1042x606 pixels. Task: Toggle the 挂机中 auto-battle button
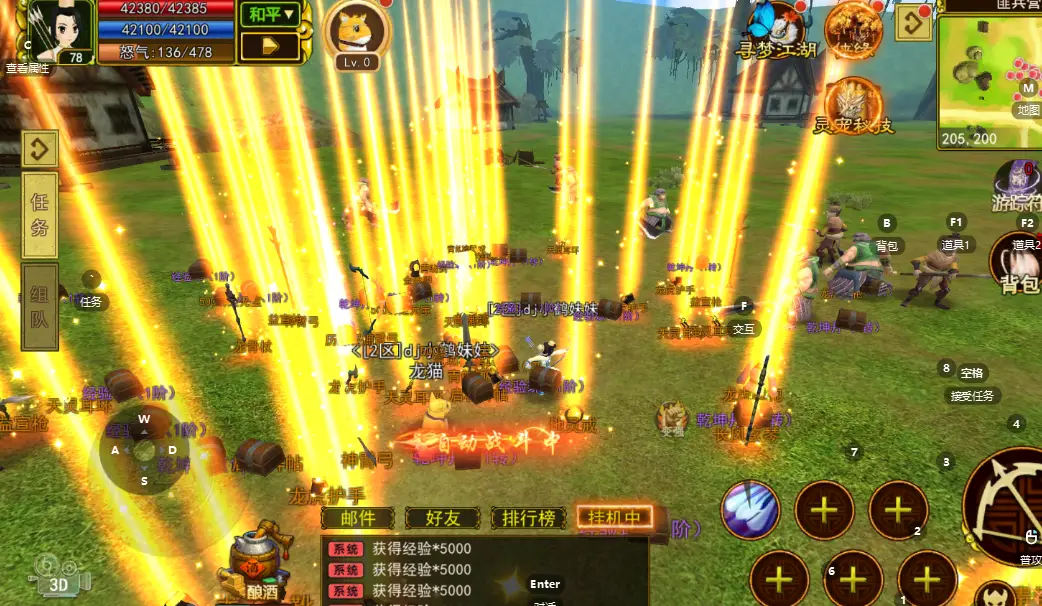(x=614, y=518)
